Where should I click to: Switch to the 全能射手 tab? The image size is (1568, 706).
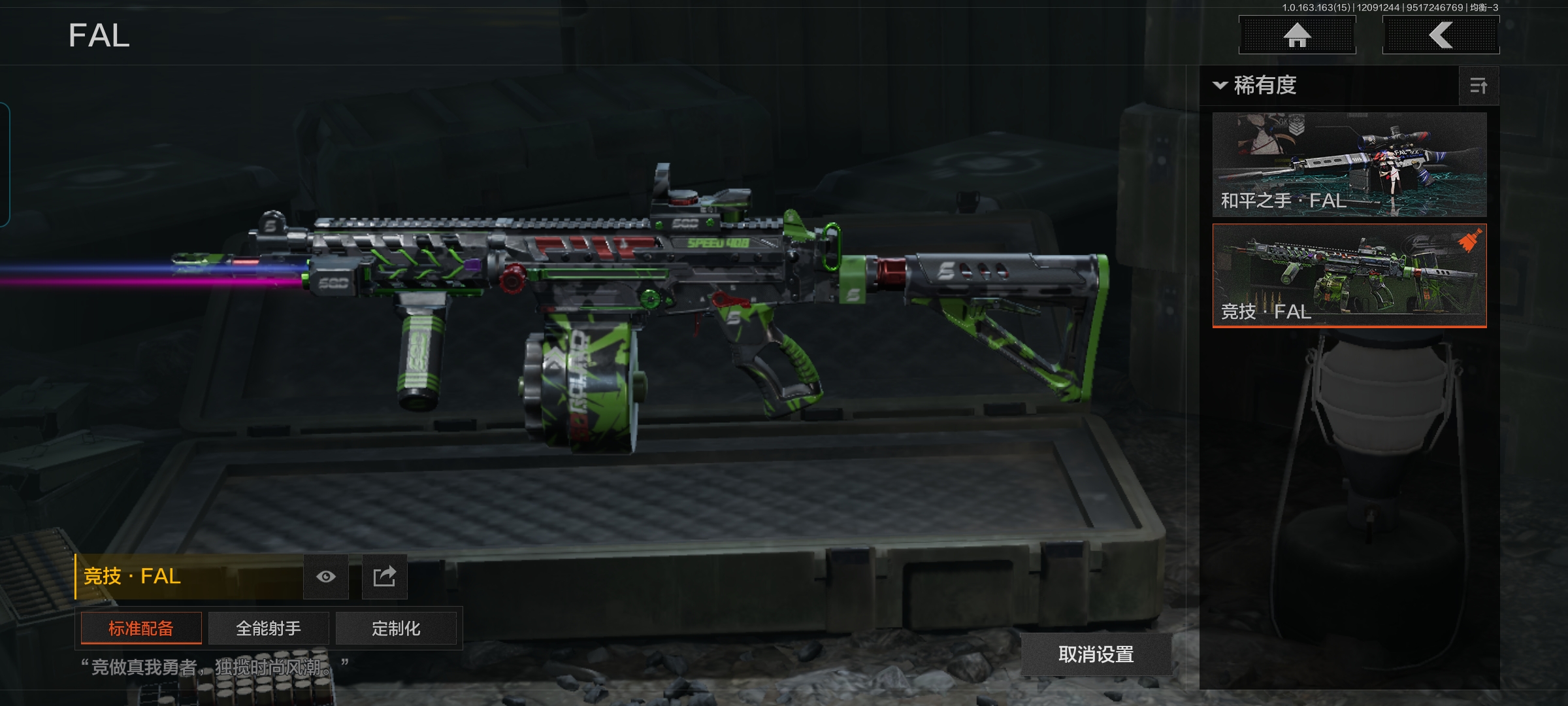point(269,628)
